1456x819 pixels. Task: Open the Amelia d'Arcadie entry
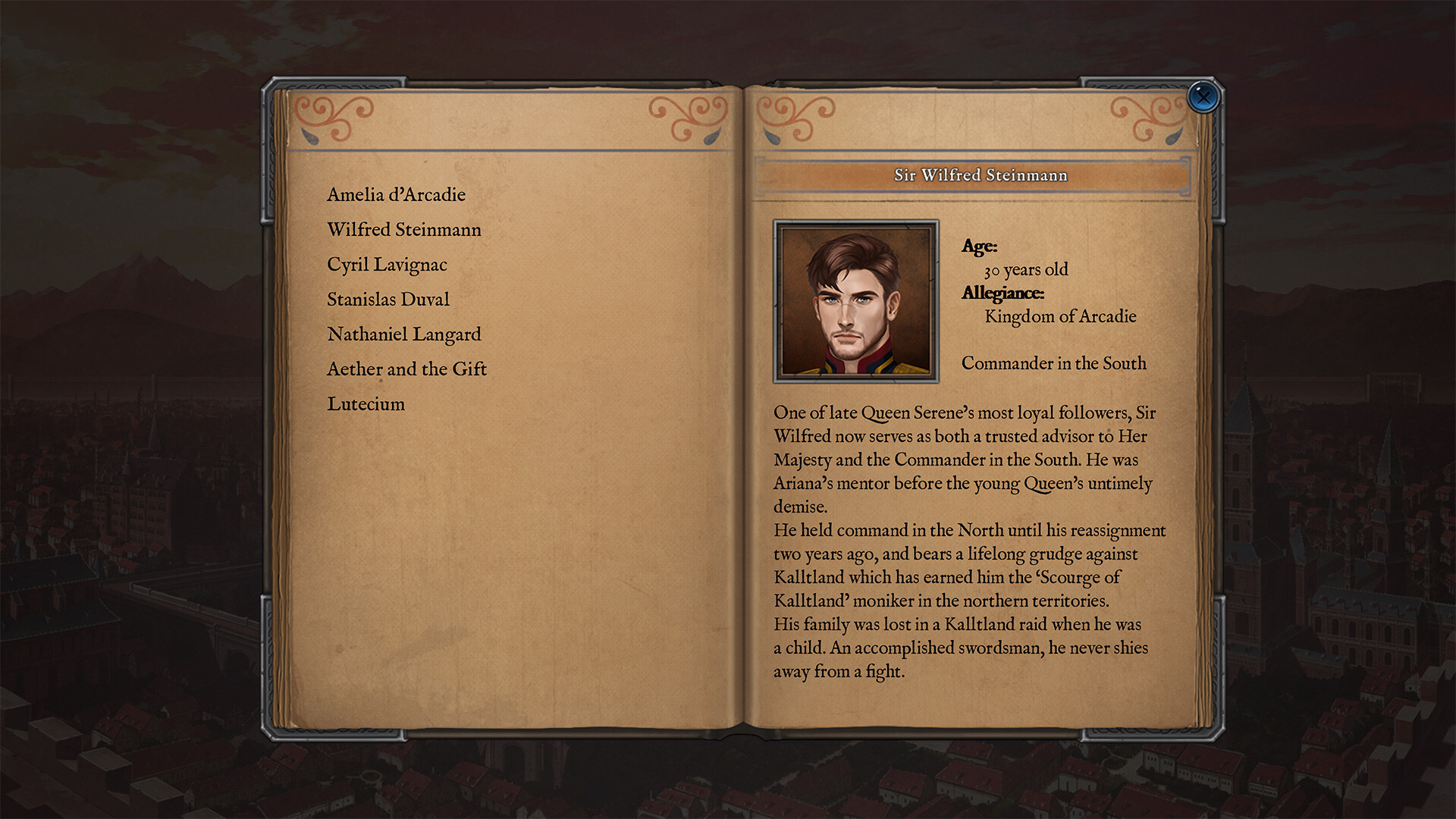pyautogui.click(x=396, y=195)
